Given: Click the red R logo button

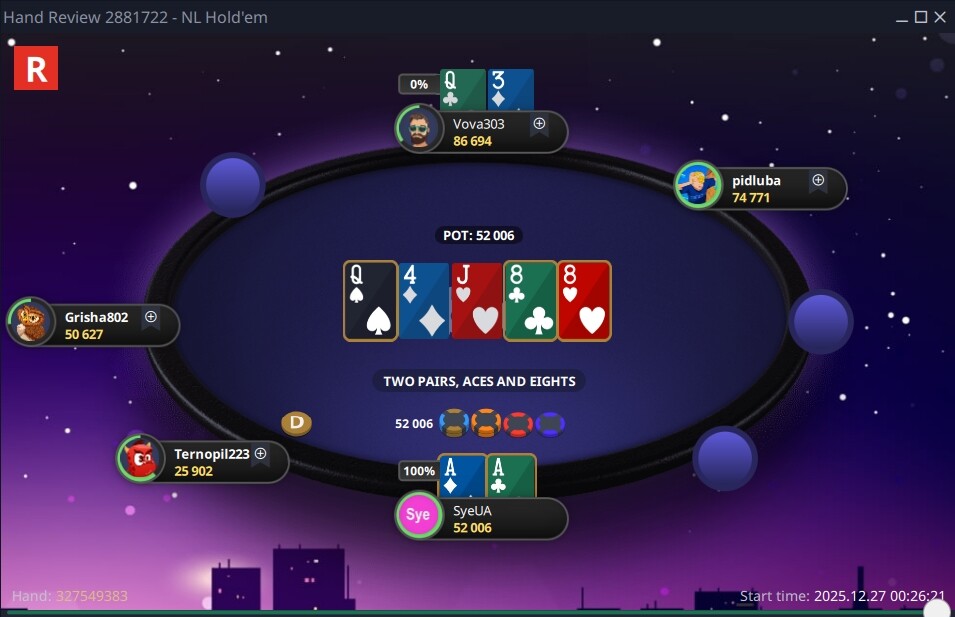Looking at the screenshot, I should point(36,68).
